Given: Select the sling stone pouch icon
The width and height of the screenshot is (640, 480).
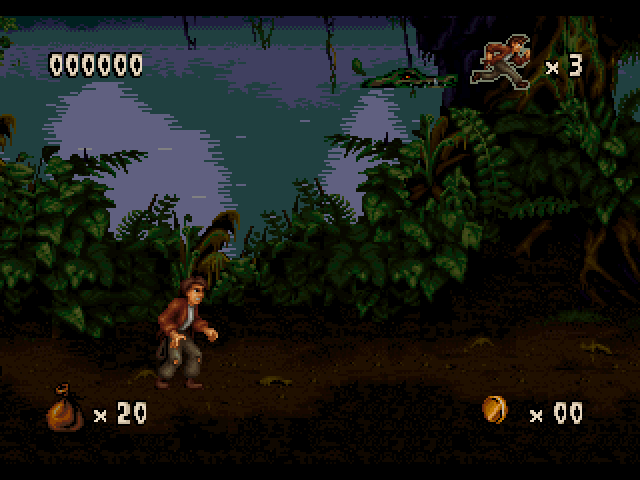Looking at the screenshot, I should pos(65,411).
